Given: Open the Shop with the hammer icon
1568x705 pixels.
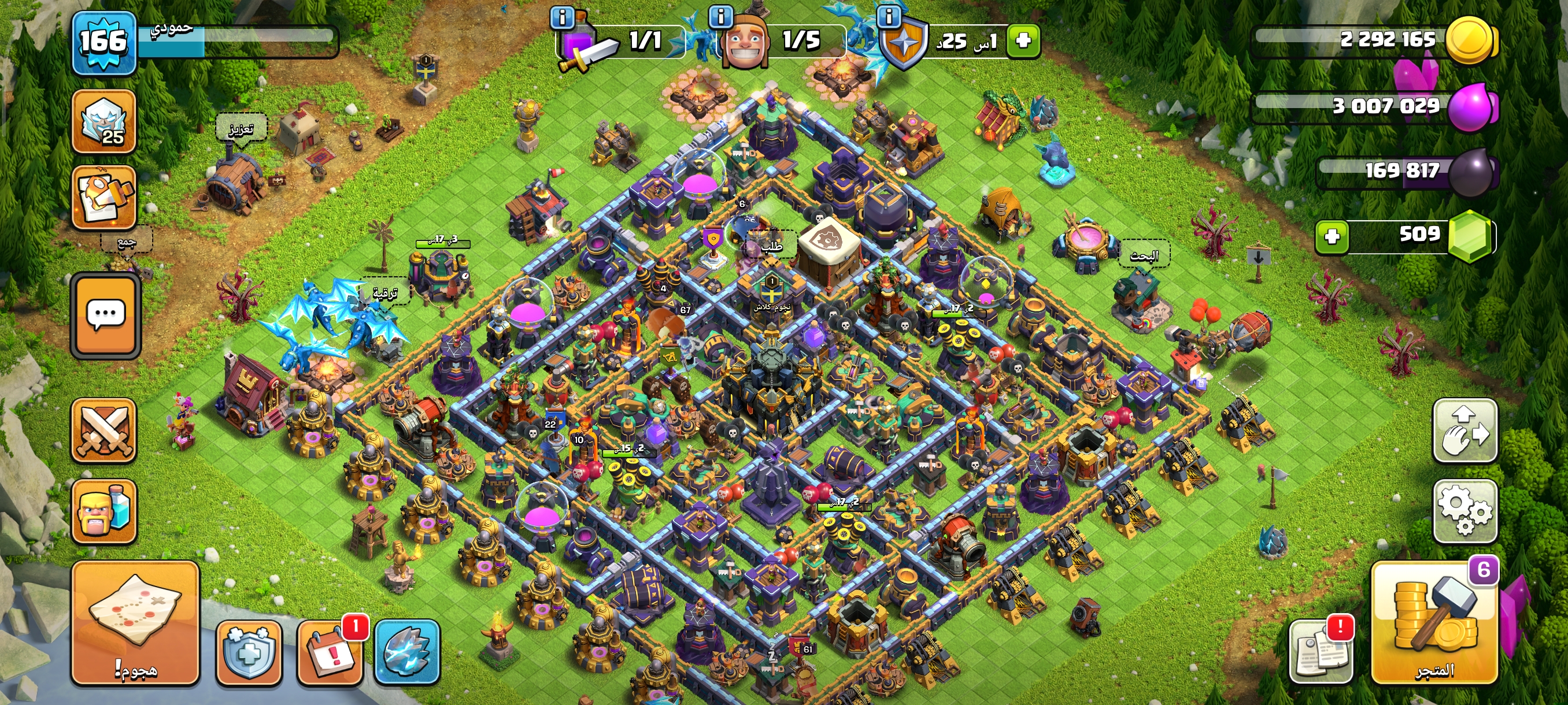Looking at the screenshot, I should (1434, 623).
